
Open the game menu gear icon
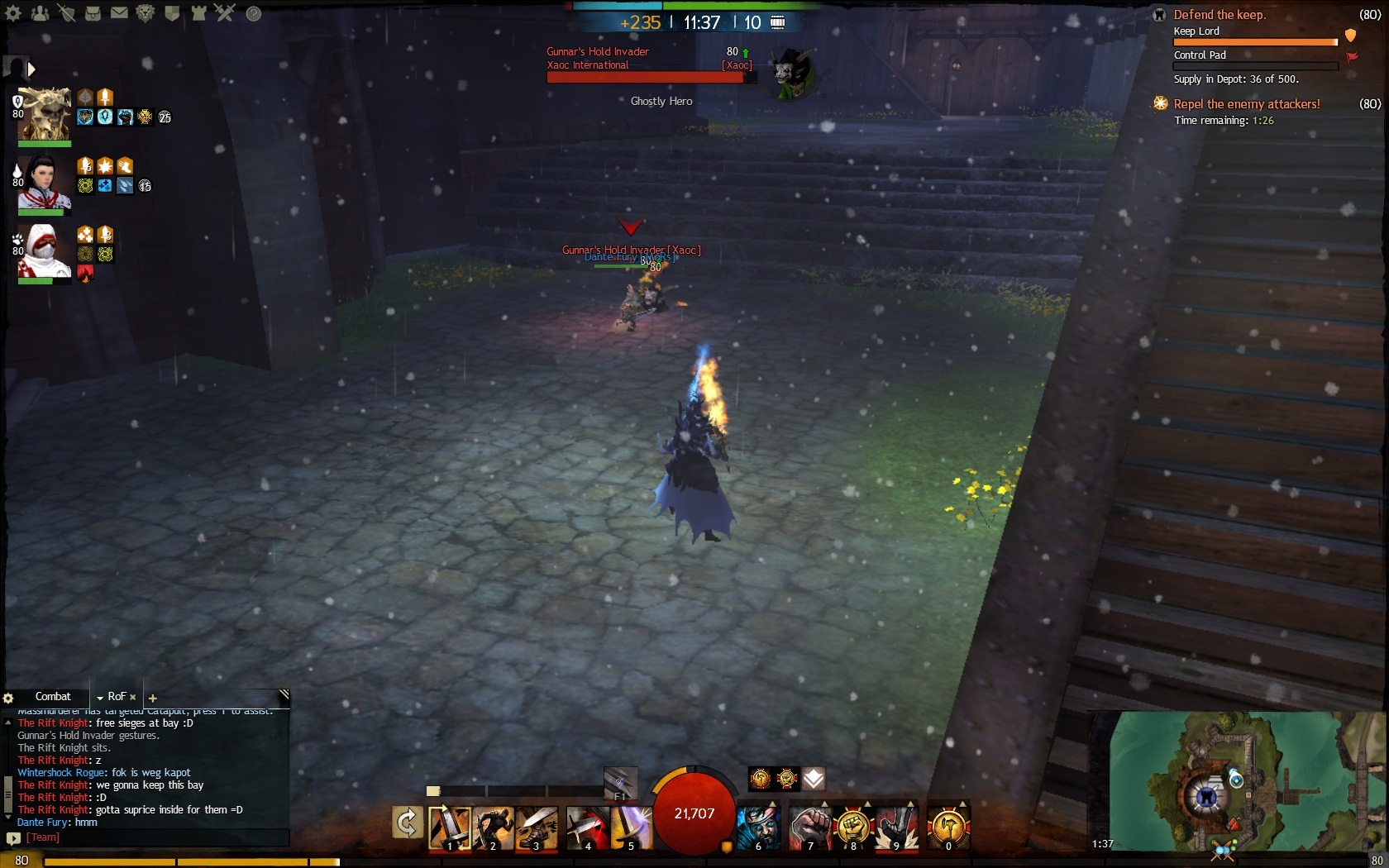coord(13,13)
